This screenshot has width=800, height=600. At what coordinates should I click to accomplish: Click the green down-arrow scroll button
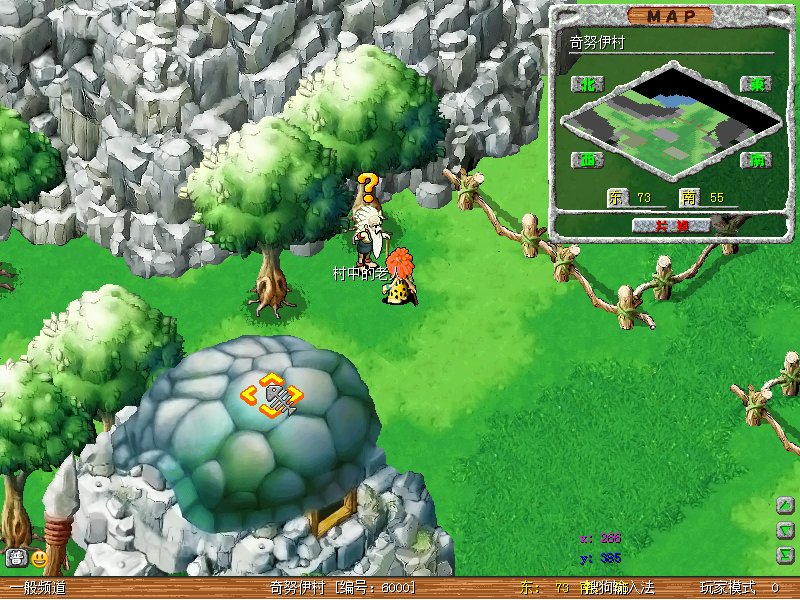[x=786, y=529]
